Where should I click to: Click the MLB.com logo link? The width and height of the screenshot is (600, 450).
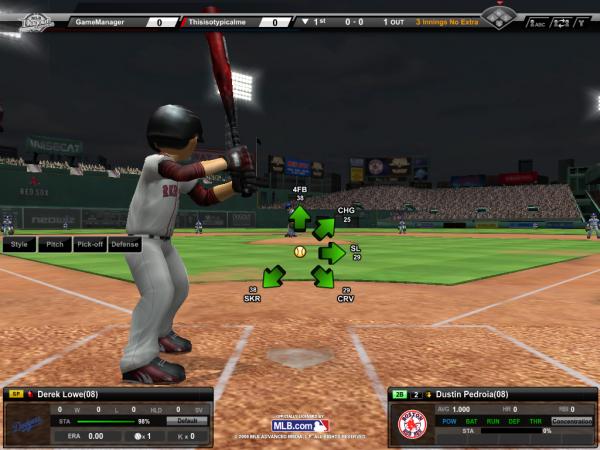(x=300, y=425)
